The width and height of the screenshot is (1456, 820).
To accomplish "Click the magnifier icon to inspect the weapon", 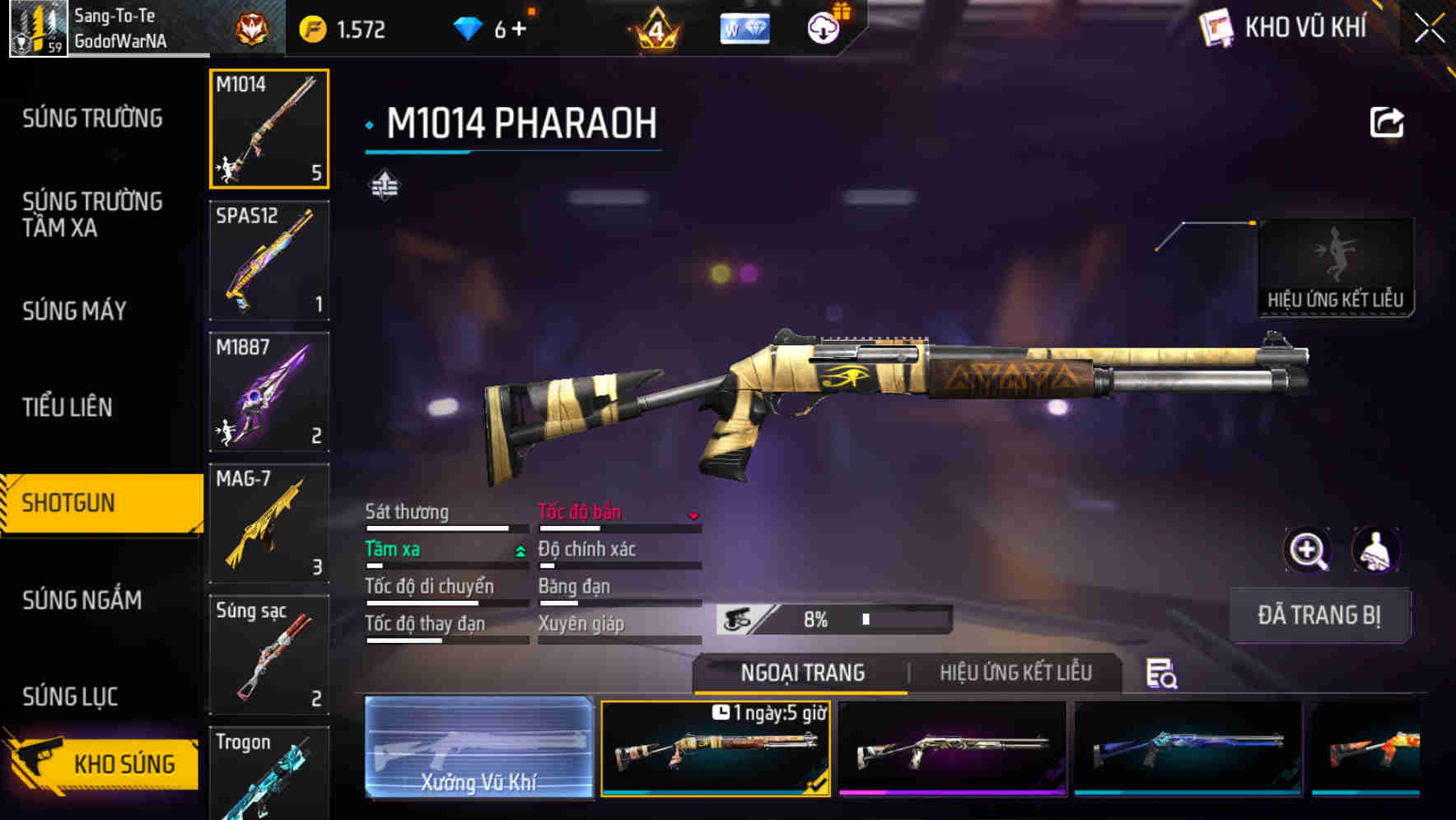I will click(x=1308, y=550).
